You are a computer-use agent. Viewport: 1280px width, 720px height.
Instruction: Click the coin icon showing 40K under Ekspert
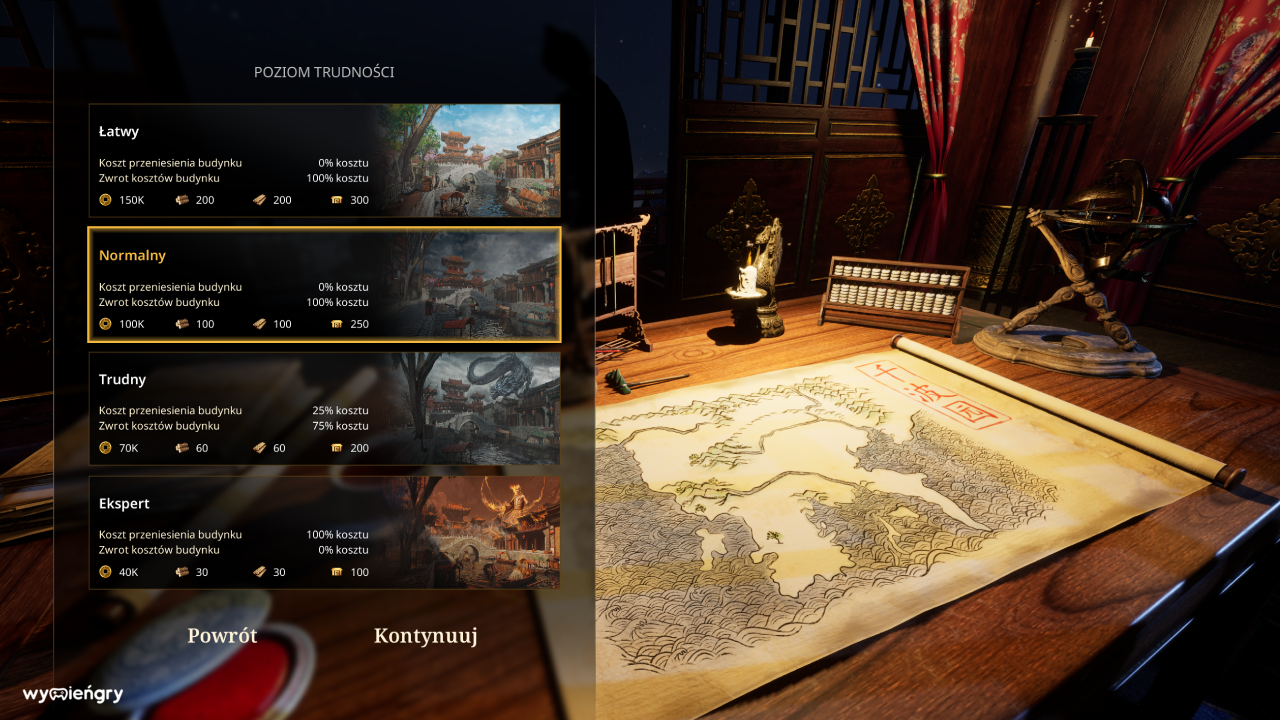pyautogui.click(x=105, y=572)
